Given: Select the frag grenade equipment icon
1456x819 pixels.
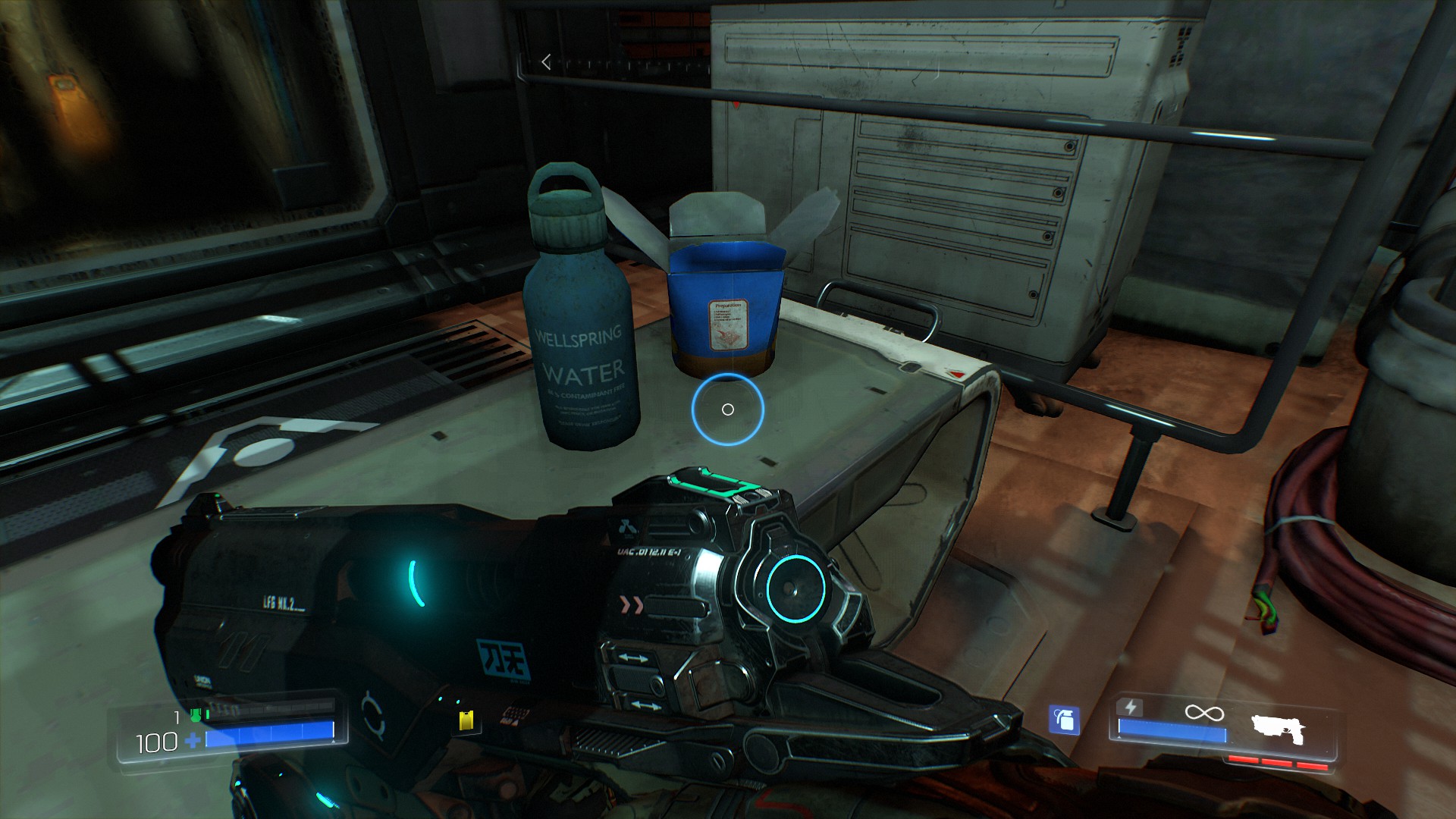Looking at the screenshot, I should [x=1064, y=720].
